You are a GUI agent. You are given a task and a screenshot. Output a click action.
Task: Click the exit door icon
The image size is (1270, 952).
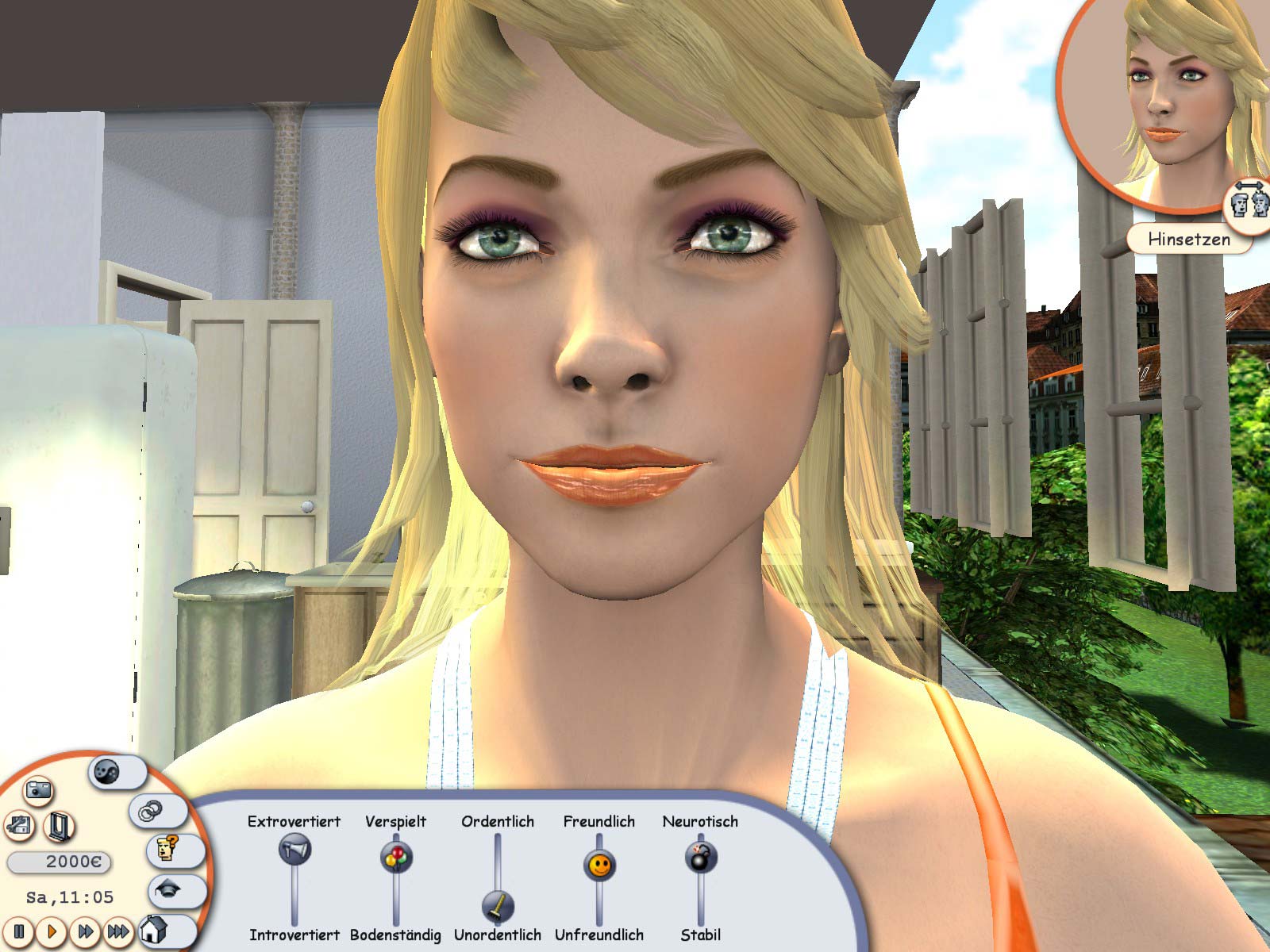pos(58,827)
